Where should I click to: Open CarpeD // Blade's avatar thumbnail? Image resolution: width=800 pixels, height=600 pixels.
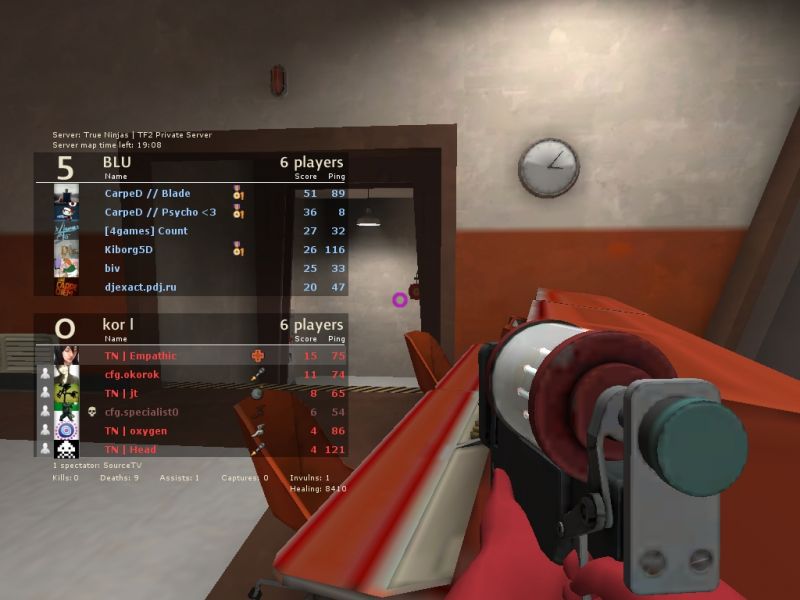pos(67,194)
